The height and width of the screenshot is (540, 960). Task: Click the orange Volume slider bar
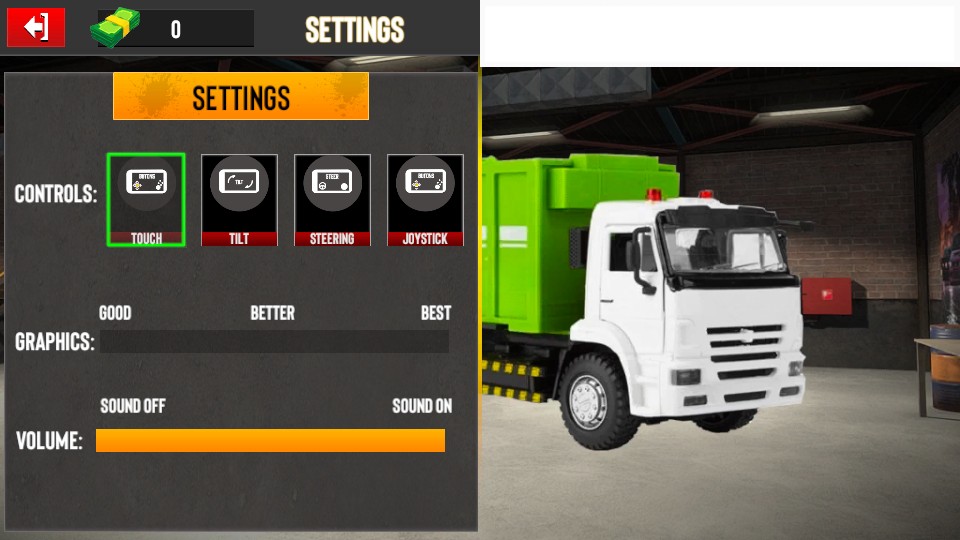pos(270,440)
